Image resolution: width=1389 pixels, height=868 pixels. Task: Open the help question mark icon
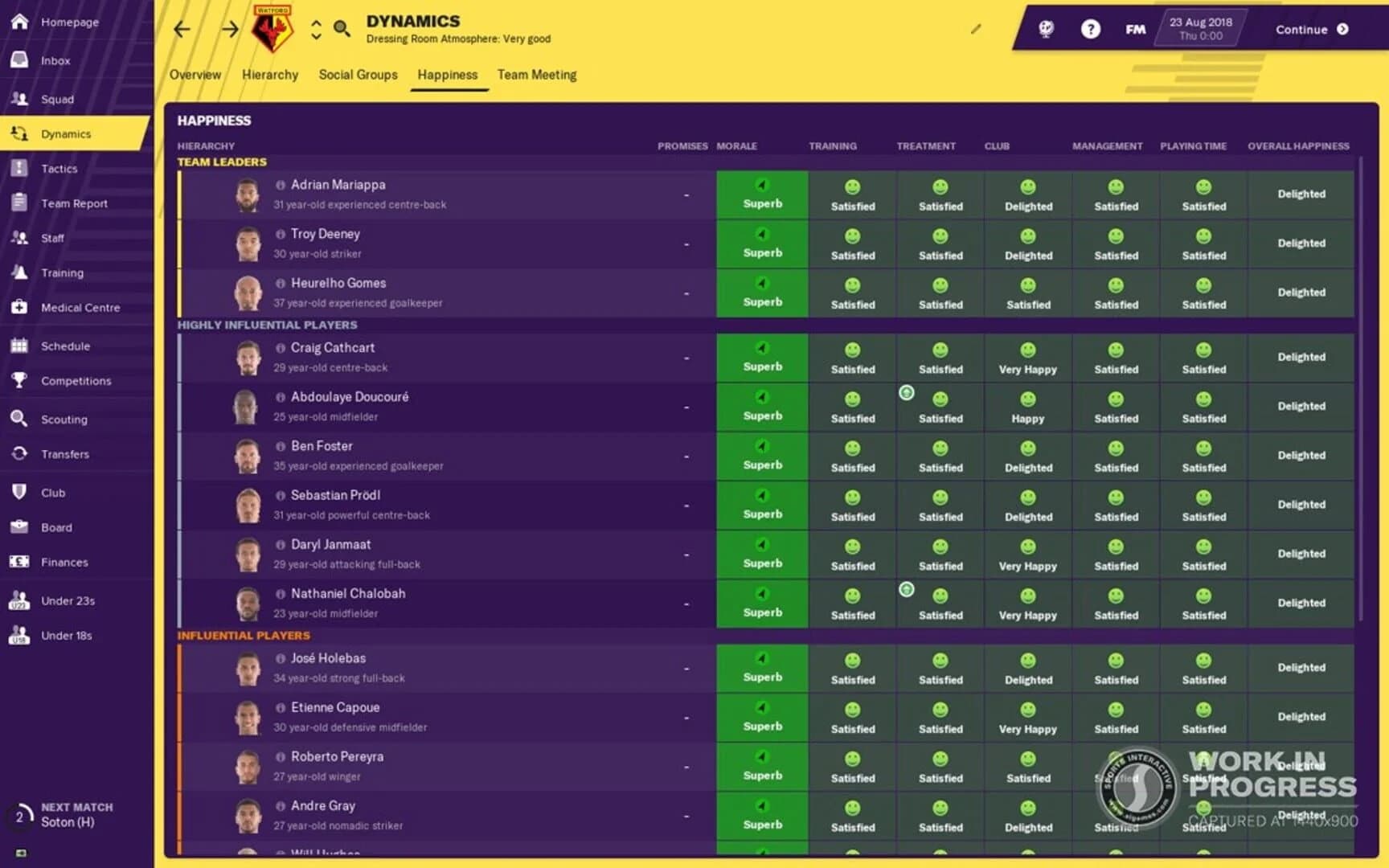(x=1091, y=29)
